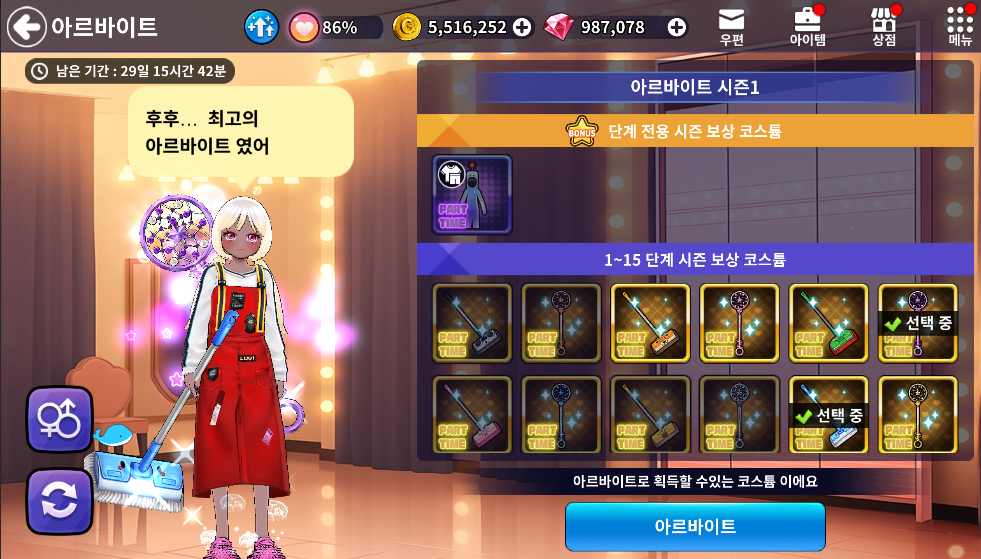Add more gold coins with the plus button
Image resolution: width=981 pixels, height=559 pixels.
pyautogui.click(x=522, y=27)
